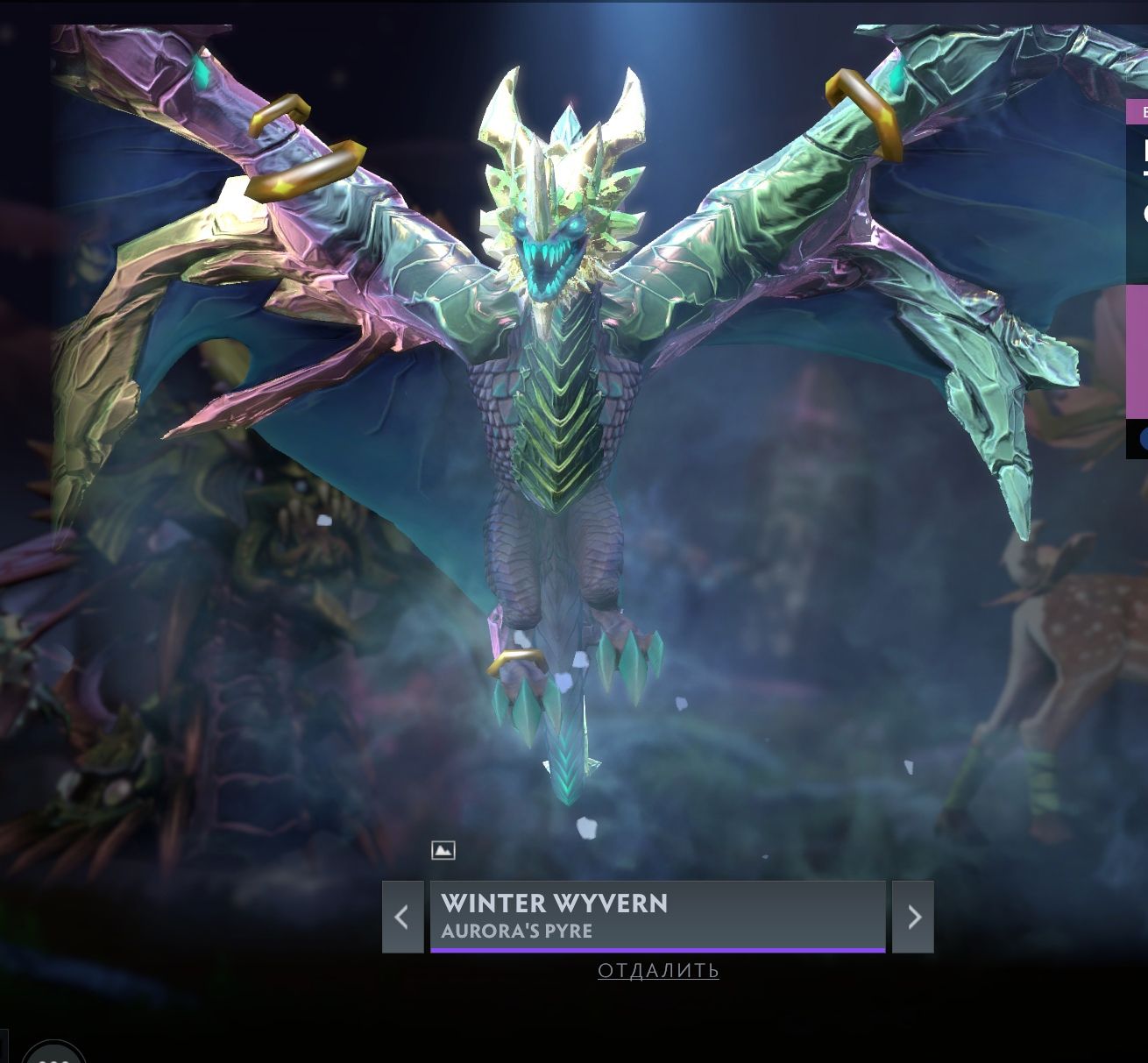Viewport: 1148px width, 1063px height.
Task: Click ОТДАЛИТЬ to zoom the camera out
Action: pyautogui.click(x=660, y=970)
